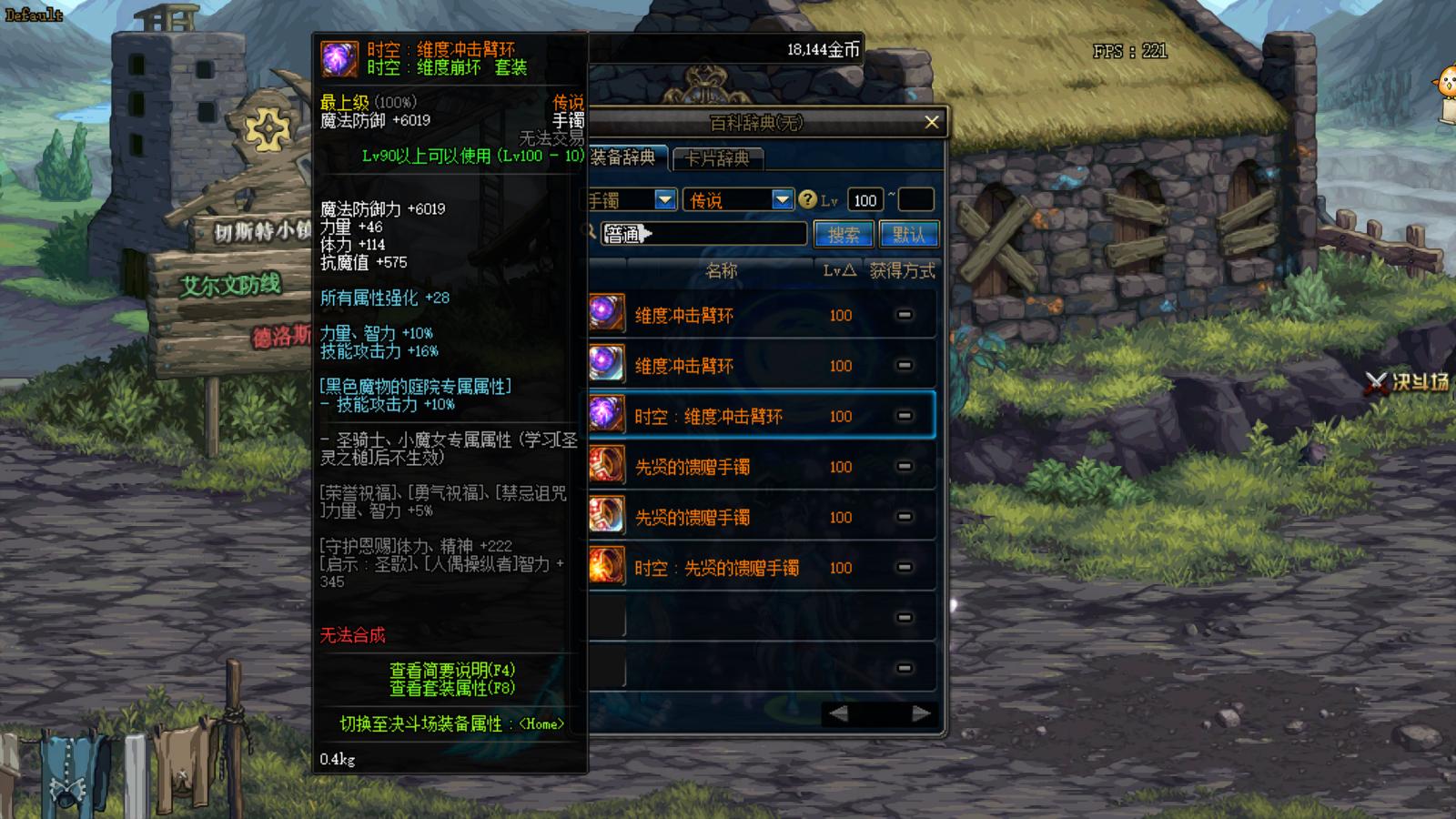
Task: Toggle the acquisition button for 先贤的馈赠手镯
Action: 904,466
